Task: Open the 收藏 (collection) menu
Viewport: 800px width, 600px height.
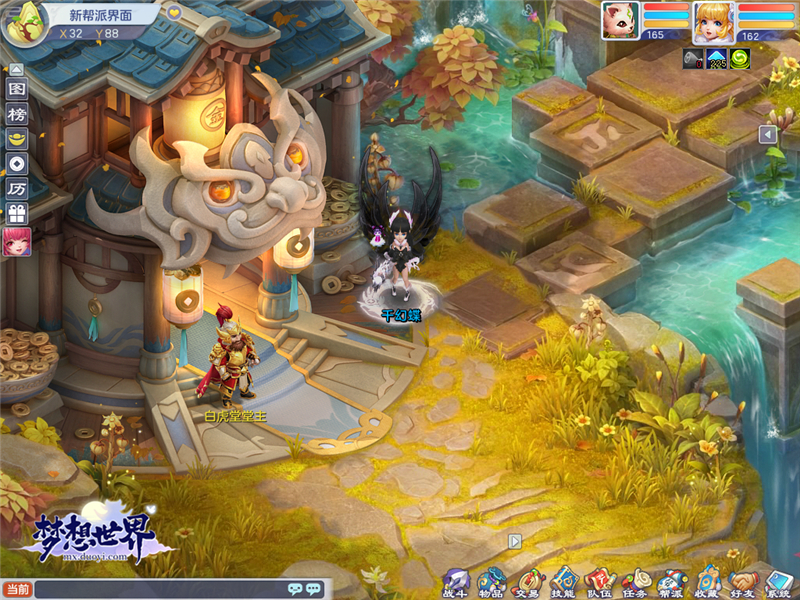Action: 706,581
